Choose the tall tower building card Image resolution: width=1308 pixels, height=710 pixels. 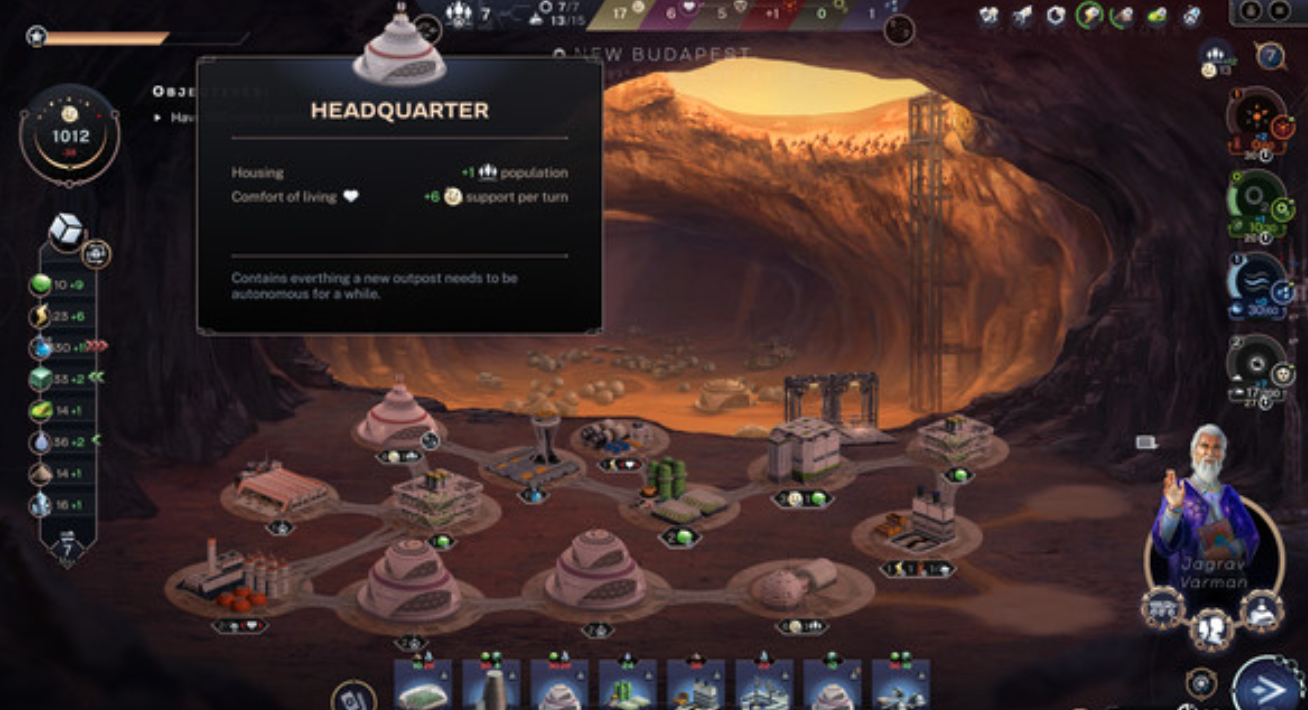pyautogui.click(x=490, y=685)
